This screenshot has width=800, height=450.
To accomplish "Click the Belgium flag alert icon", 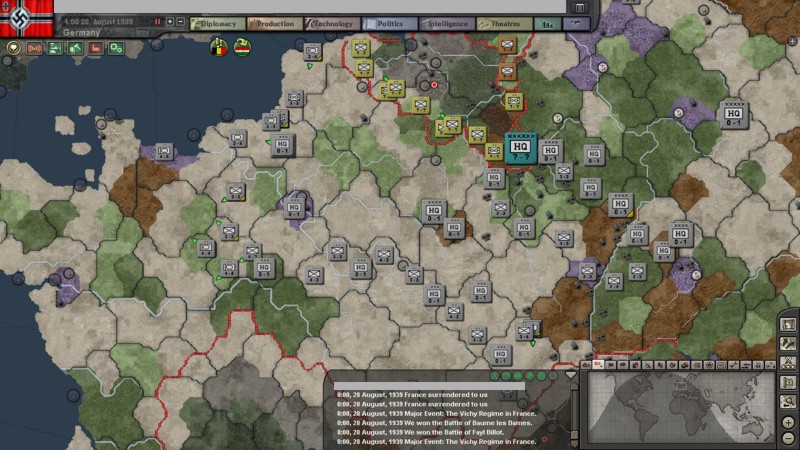I will pos(218,47).
